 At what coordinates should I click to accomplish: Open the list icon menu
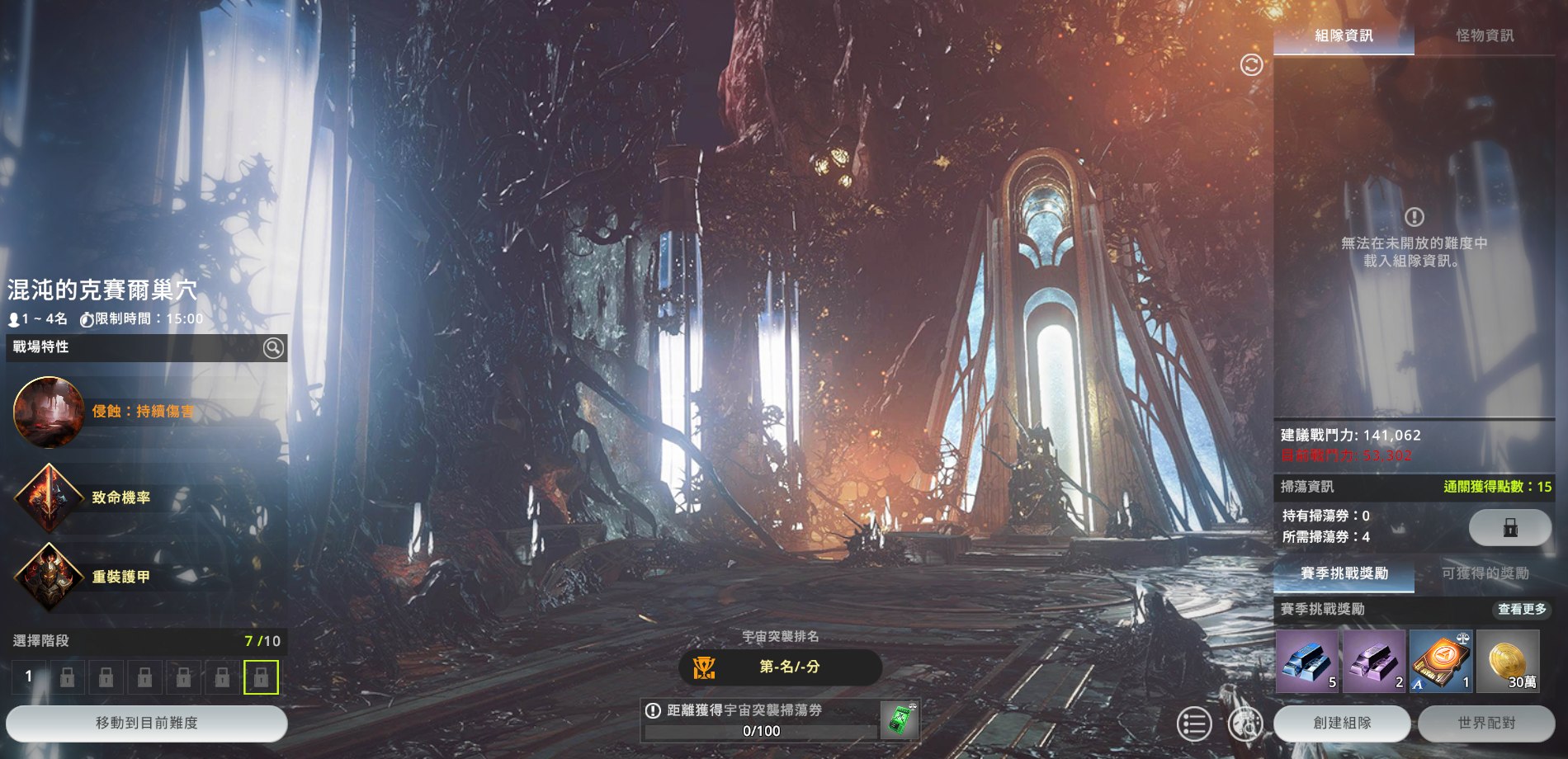tap(1193, 724)
